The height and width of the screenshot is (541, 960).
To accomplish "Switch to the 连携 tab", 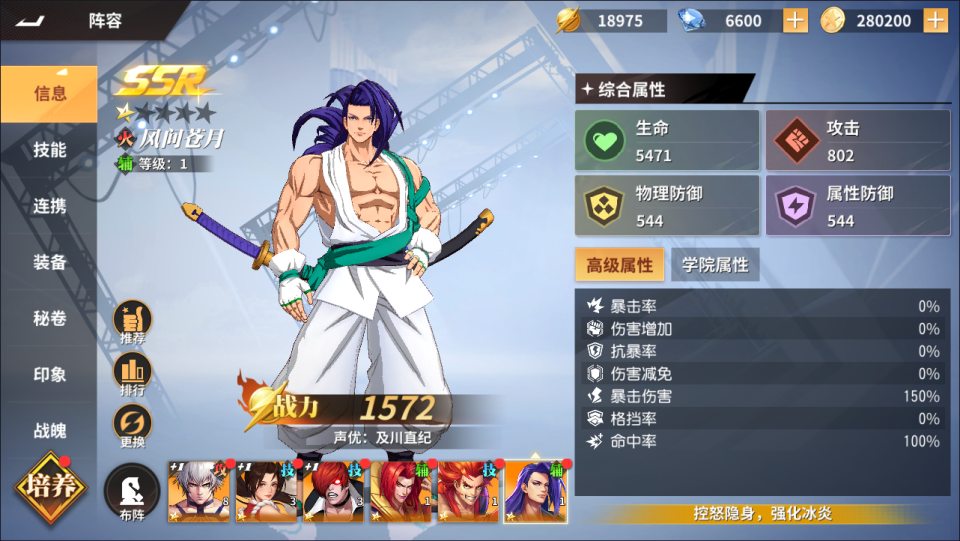I will click(49, 206).
